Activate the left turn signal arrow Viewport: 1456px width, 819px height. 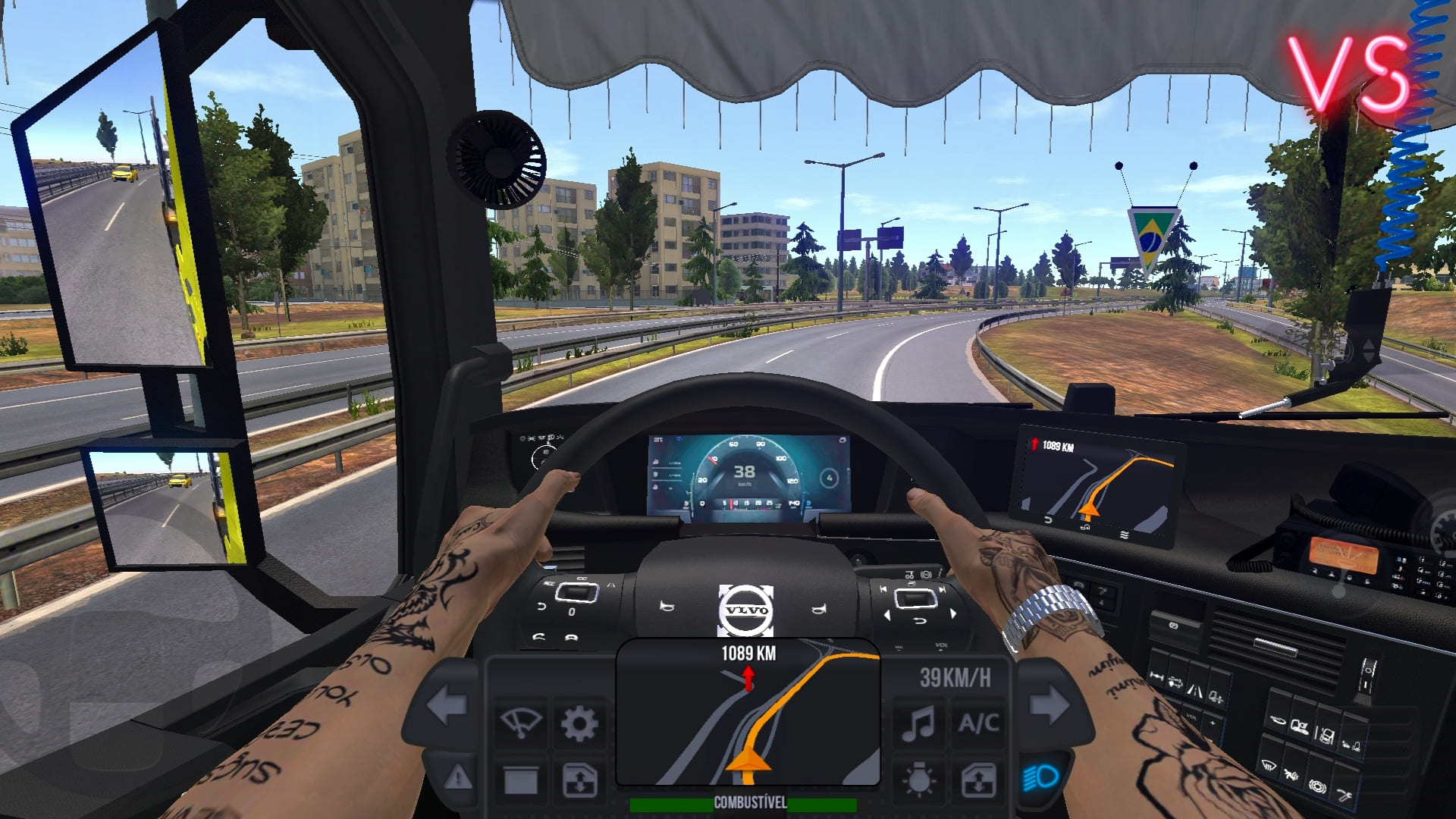tap(447, 704)
